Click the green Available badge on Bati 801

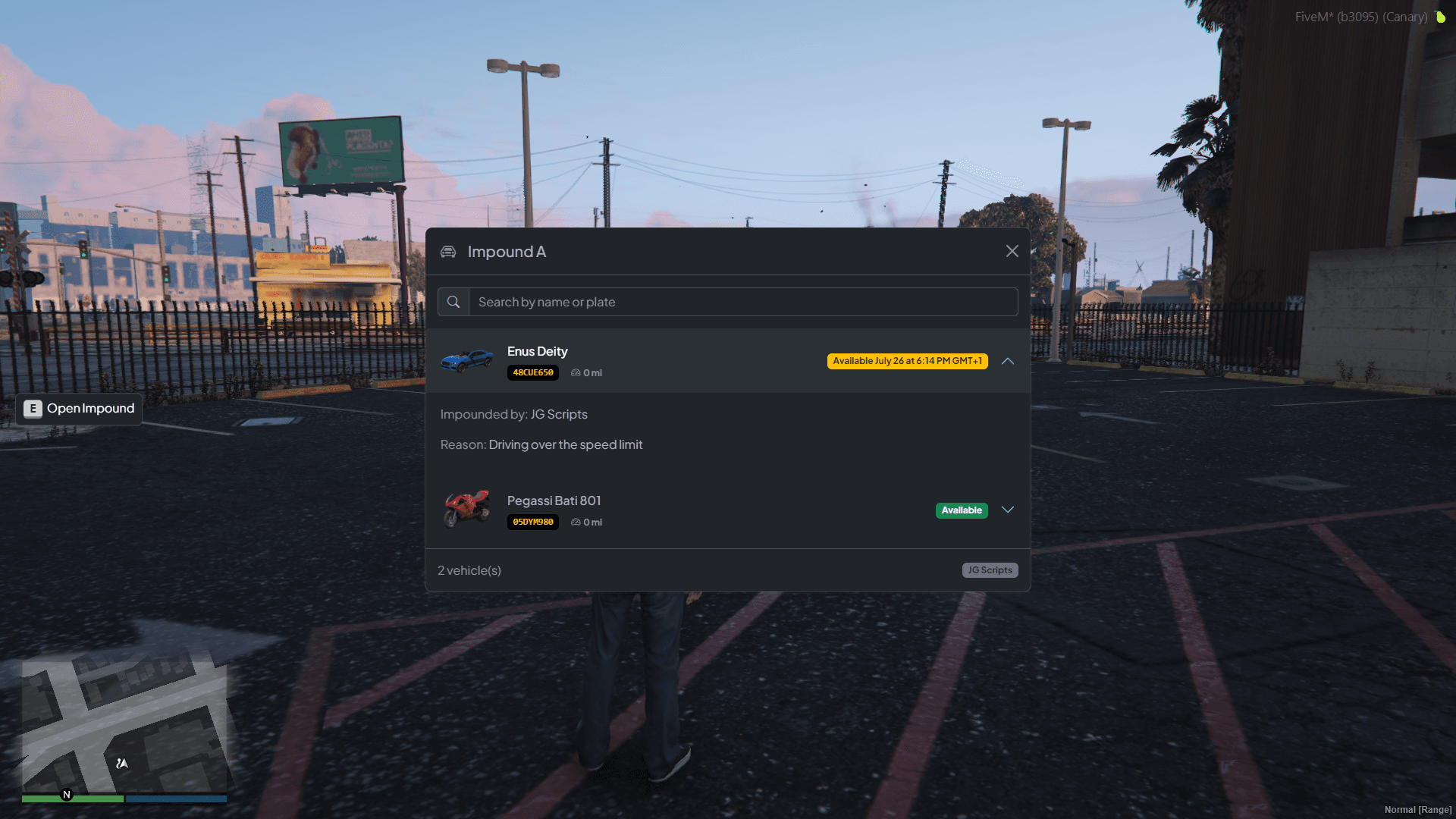962,510
